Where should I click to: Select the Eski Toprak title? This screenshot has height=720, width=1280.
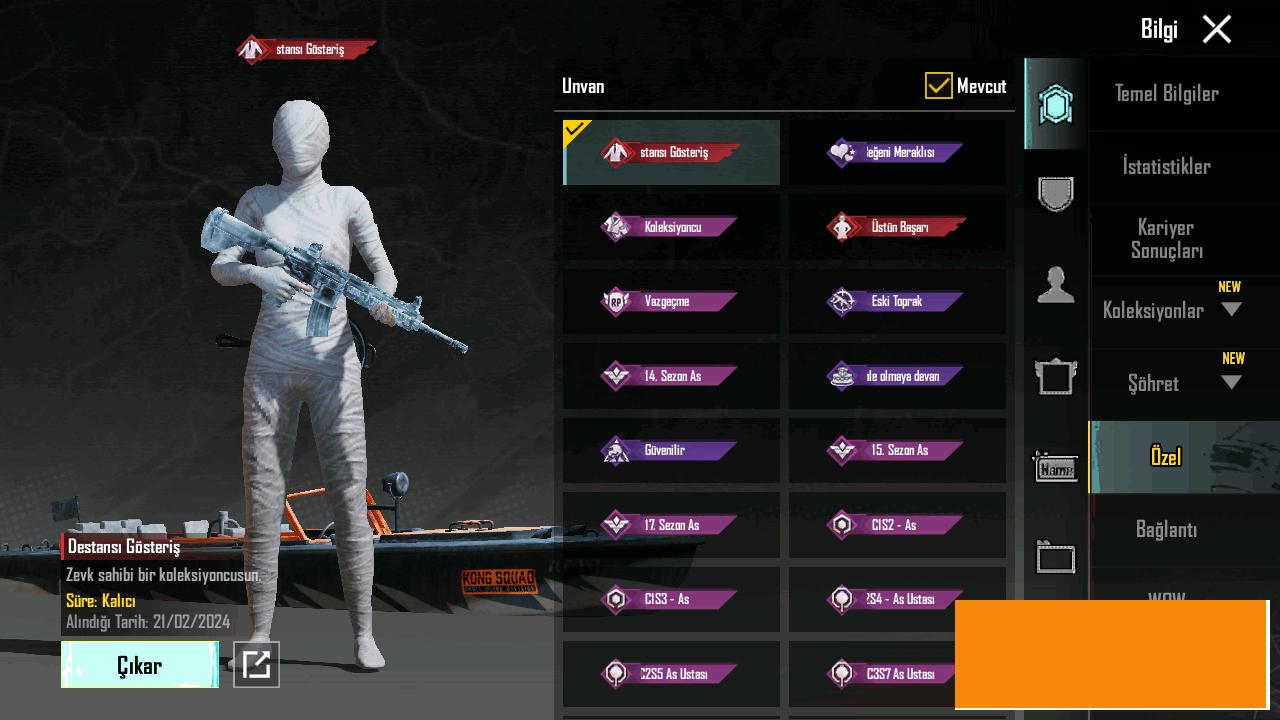(897, 301)
